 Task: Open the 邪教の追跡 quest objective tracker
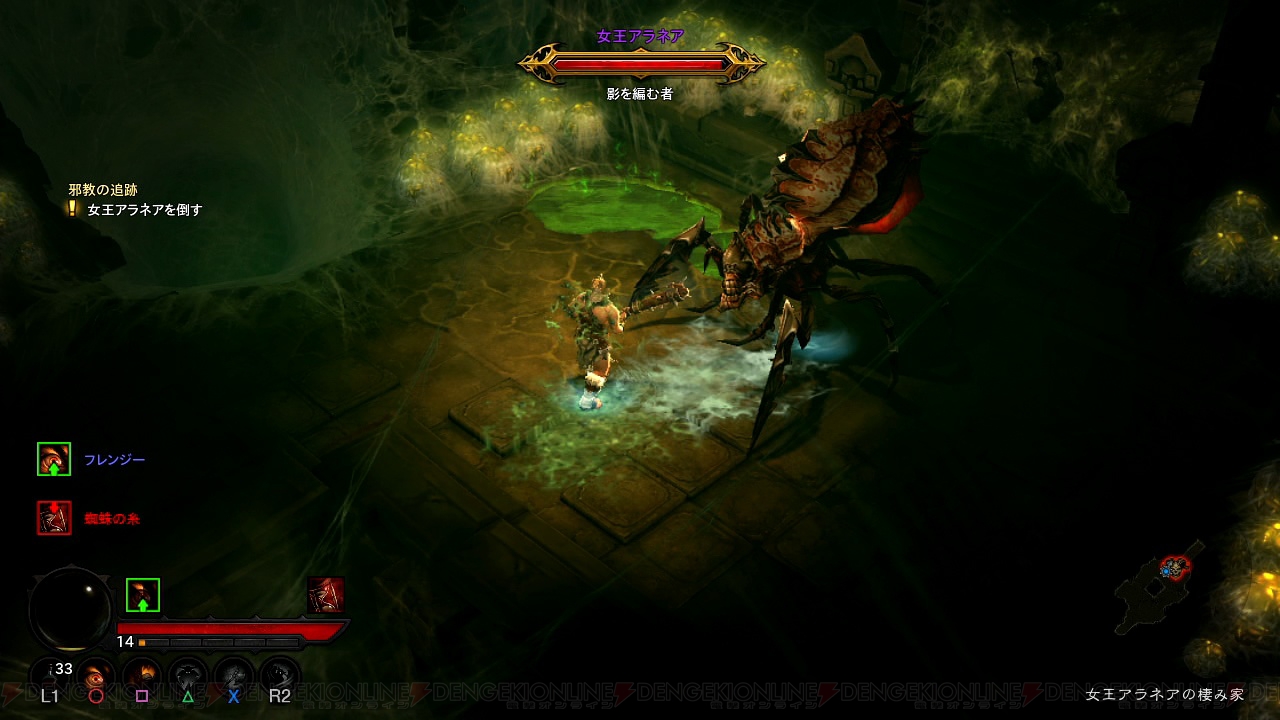click(103, 190)
